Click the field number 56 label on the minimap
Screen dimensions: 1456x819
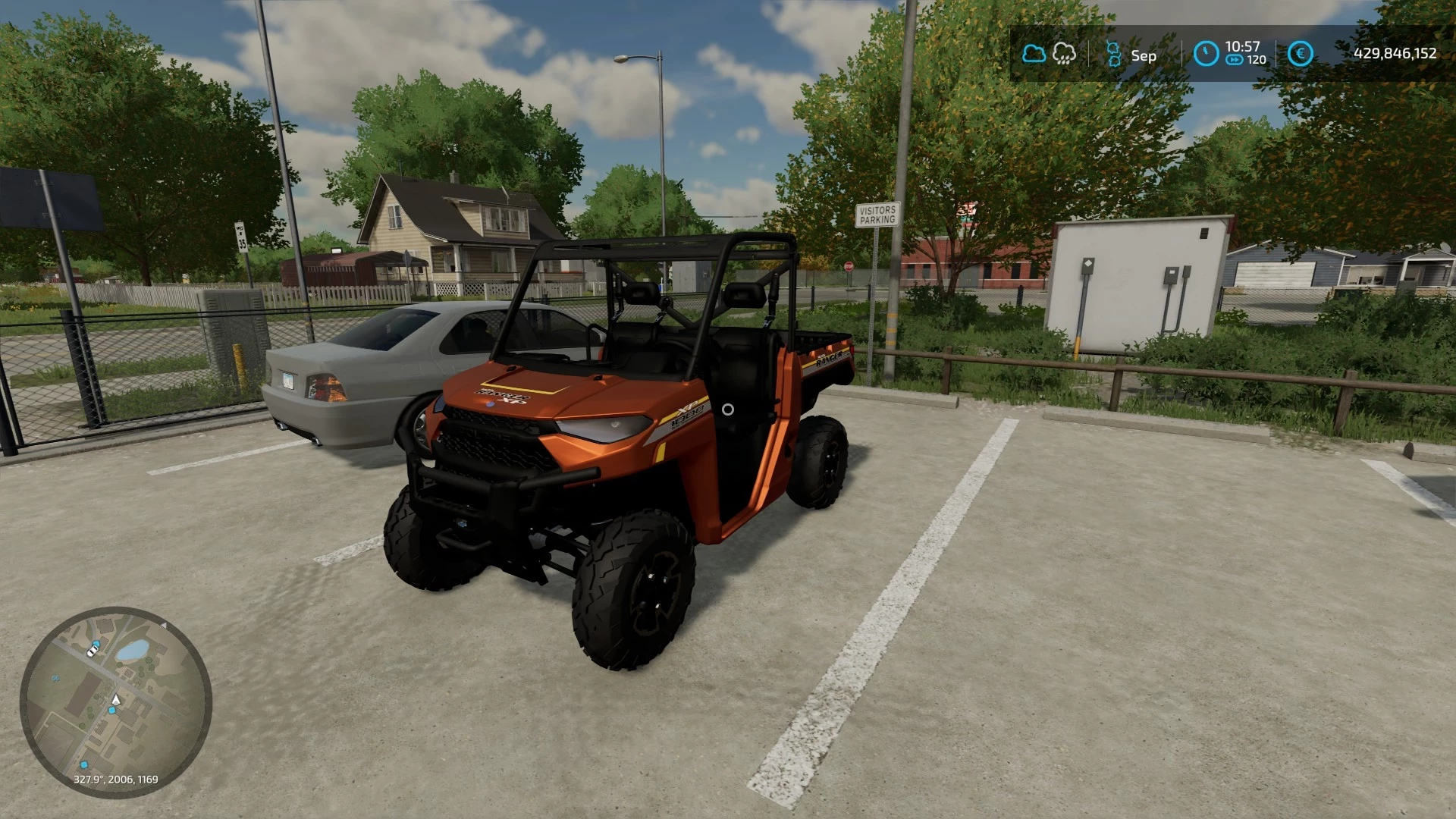[56, 678]
